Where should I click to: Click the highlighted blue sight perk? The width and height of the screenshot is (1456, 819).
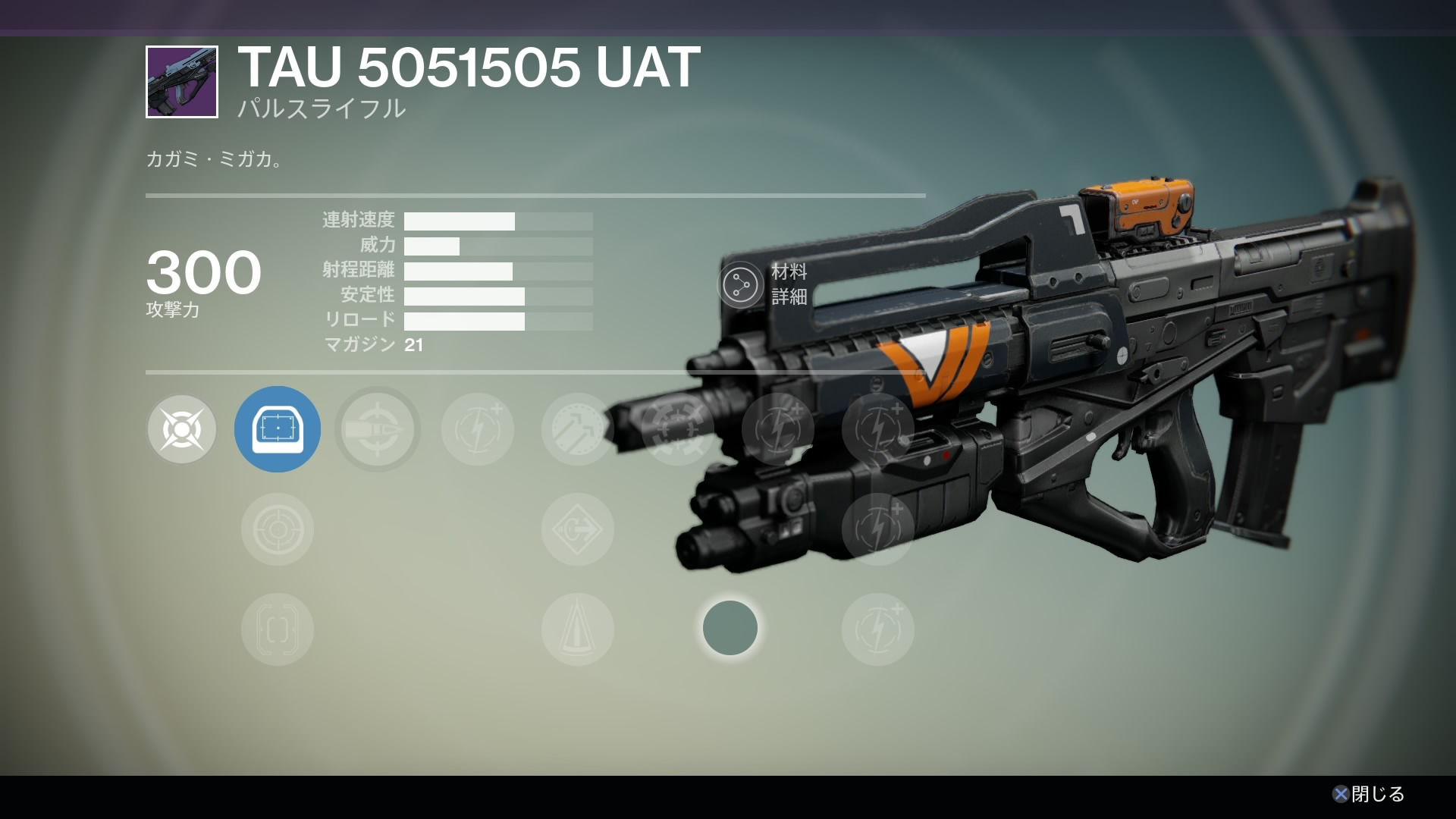(278, 430)
